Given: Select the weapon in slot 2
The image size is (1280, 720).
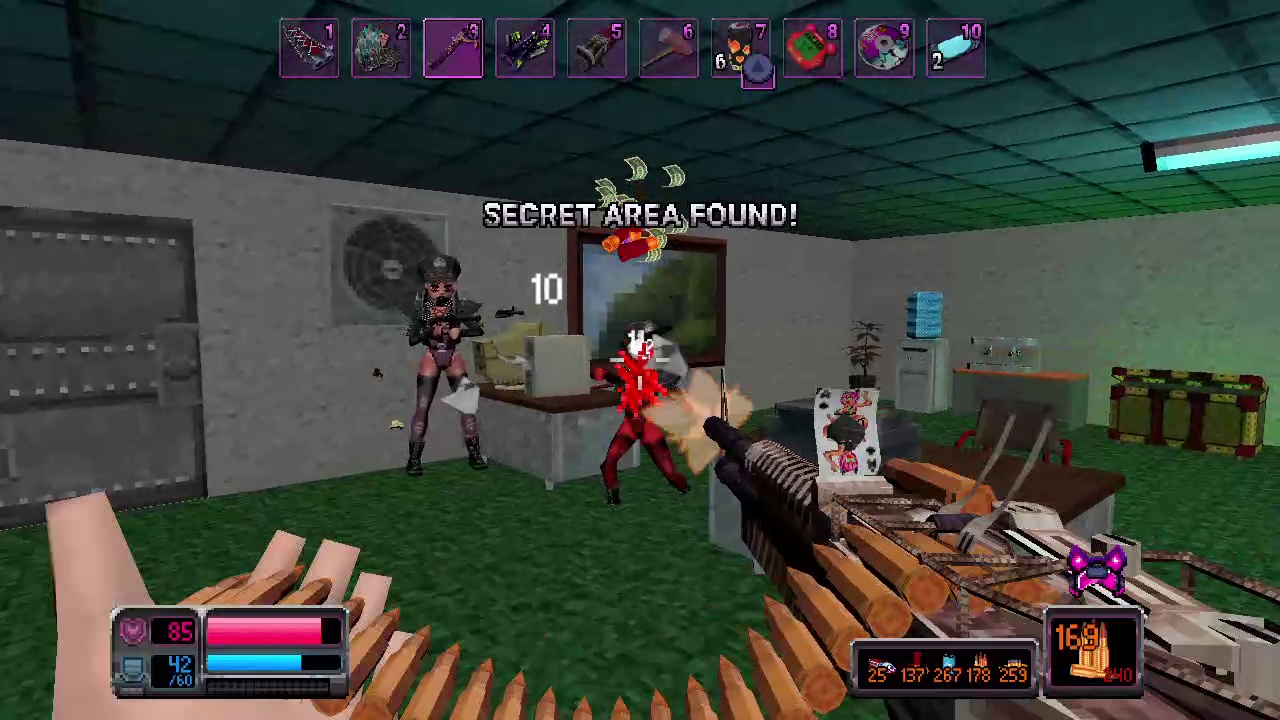Looking at the screenshot, I should pos(381,47).
